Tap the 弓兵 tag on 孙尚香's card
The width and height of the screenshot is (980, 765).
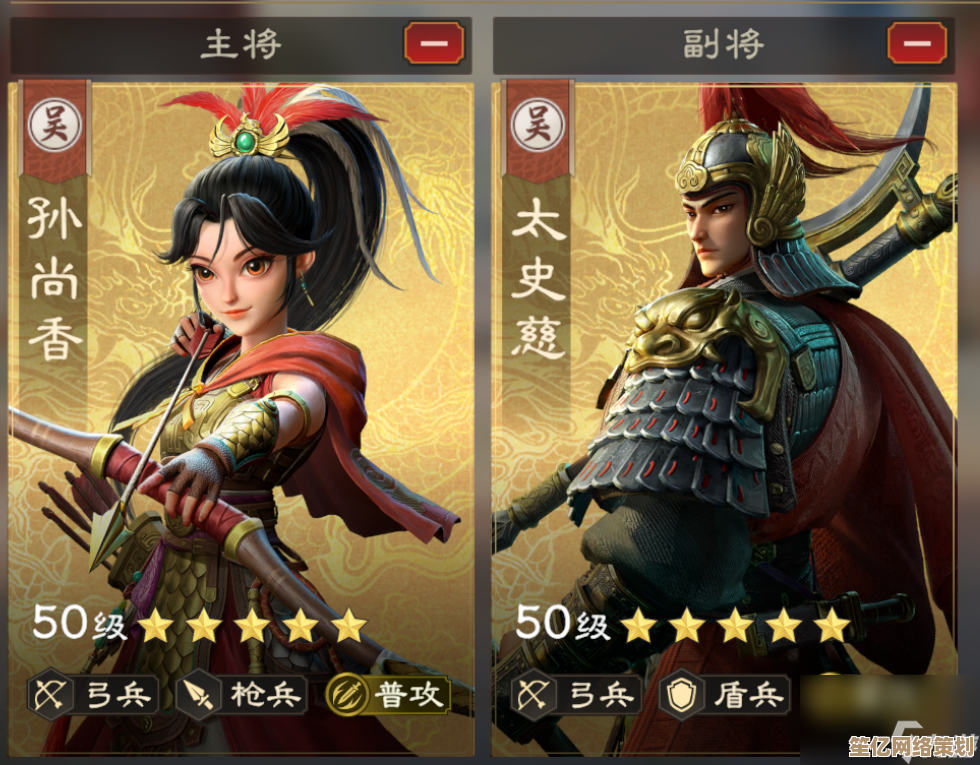93,695
